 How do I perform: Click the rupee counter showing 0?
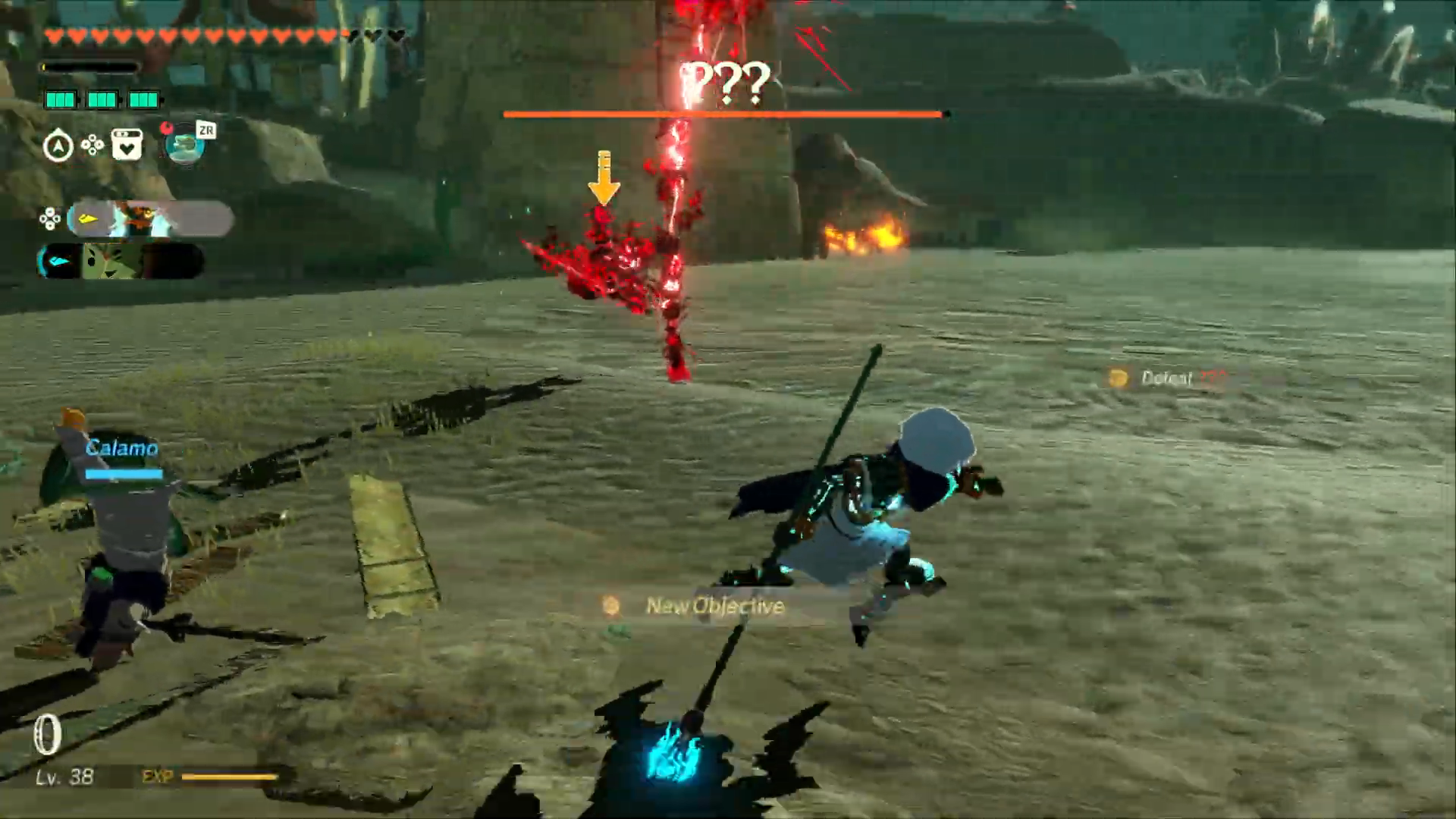[x=47, y=733]
